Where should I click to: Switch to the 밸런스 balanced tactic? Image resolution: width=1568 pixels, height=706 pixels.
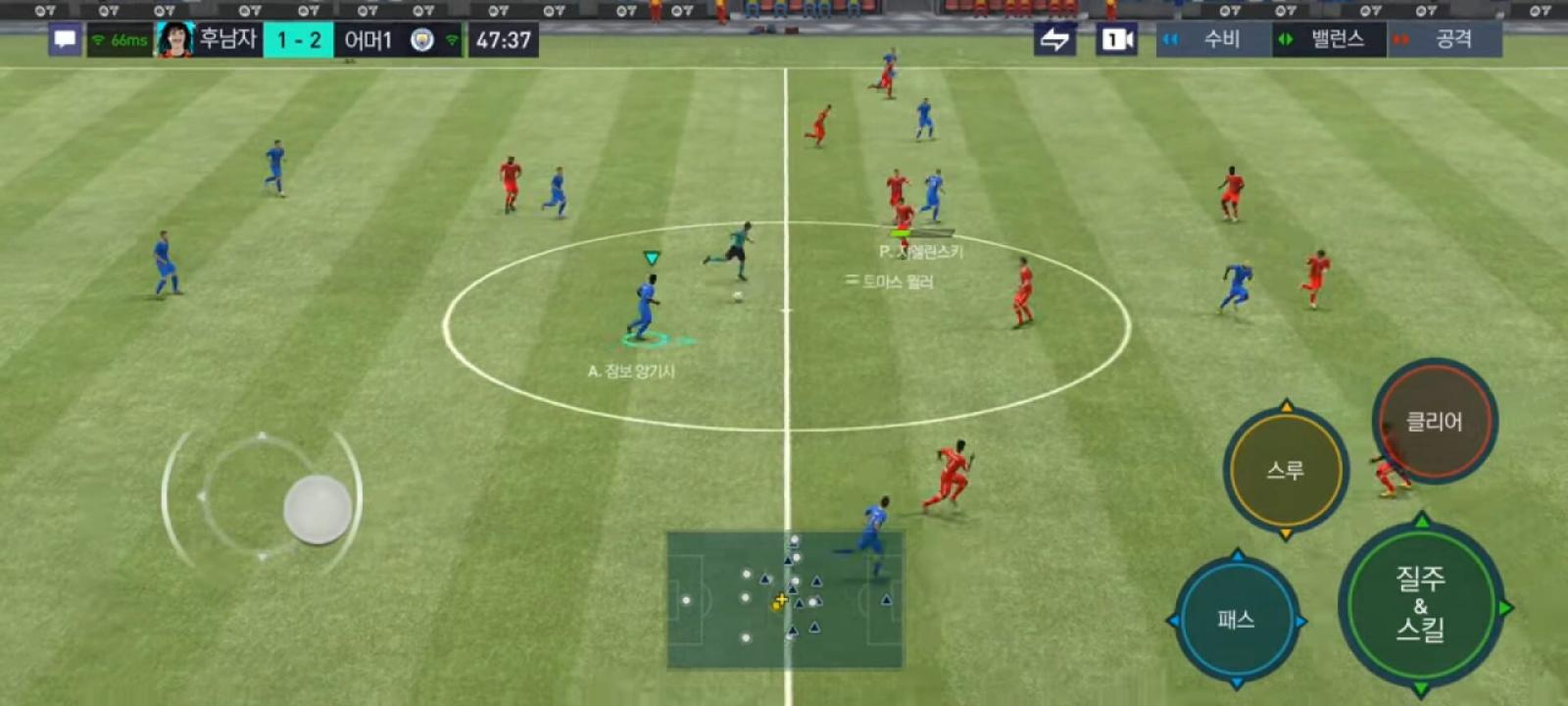(x=1329, y=40)
